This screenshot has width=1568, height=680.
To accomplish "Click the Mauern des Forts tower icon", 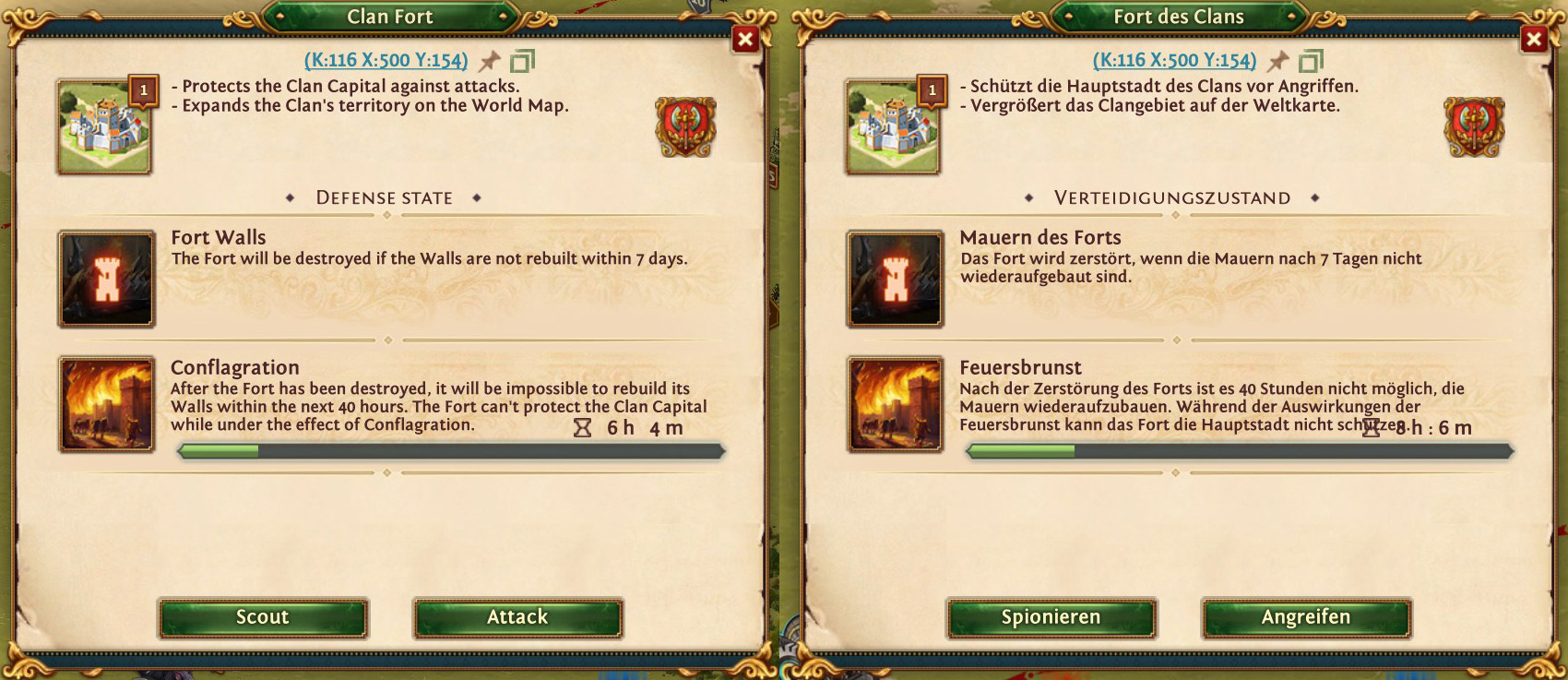I will click(896, 280).
